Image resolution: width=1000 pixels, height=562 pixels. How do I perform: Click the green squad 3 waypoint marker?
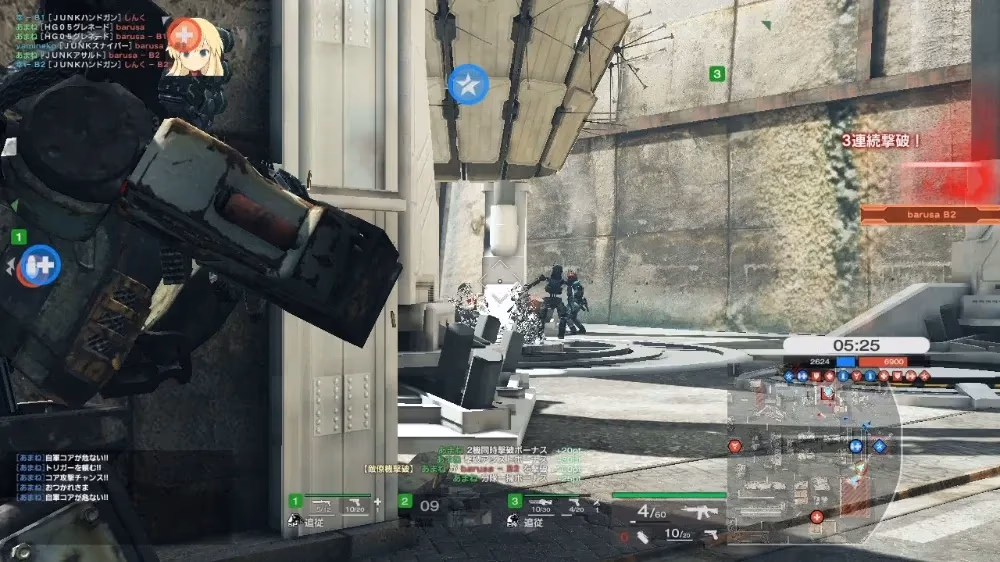716,74
